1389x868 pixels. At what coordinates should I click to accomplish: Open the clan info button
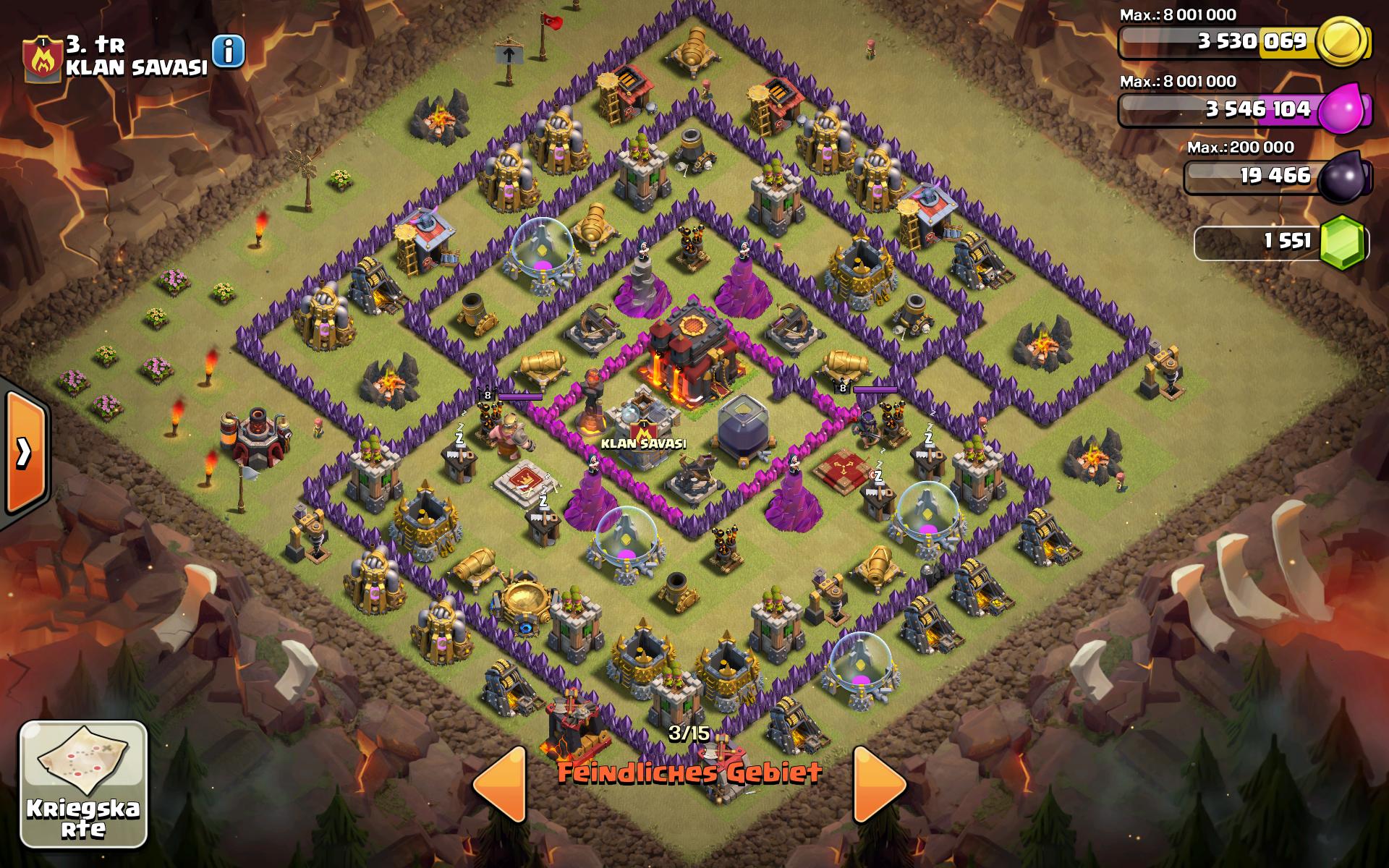[x=229, y=51]
